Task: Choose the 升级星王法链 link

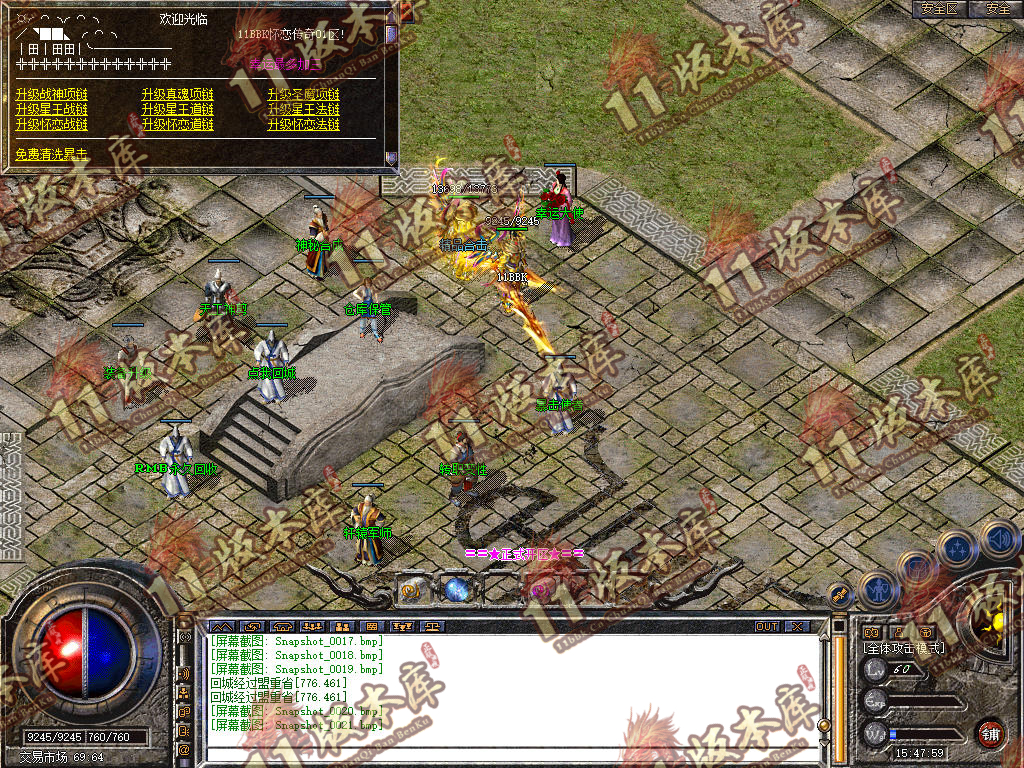Action: click(304, 109)
